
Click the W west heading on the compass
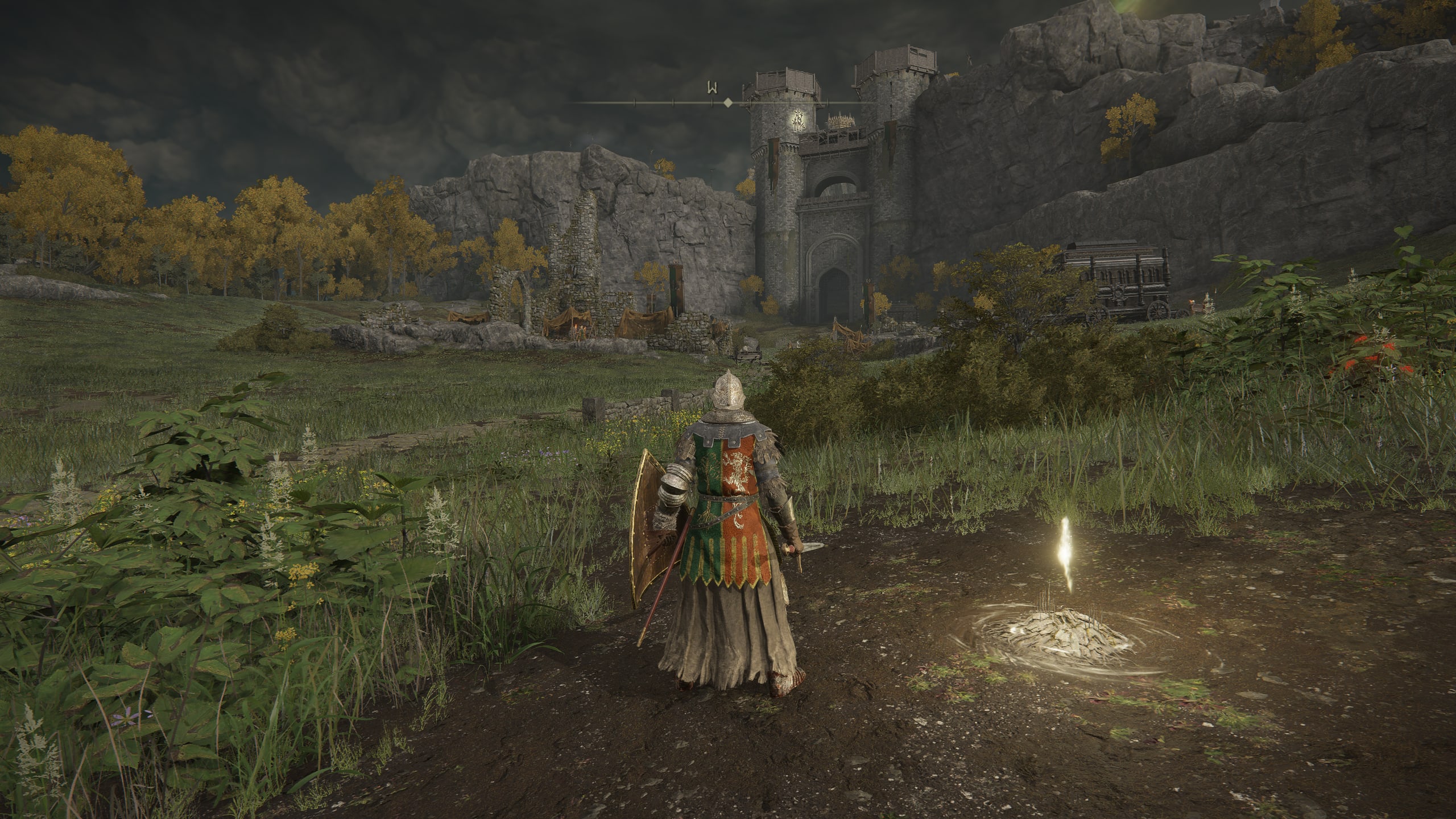tap(711, 88)
